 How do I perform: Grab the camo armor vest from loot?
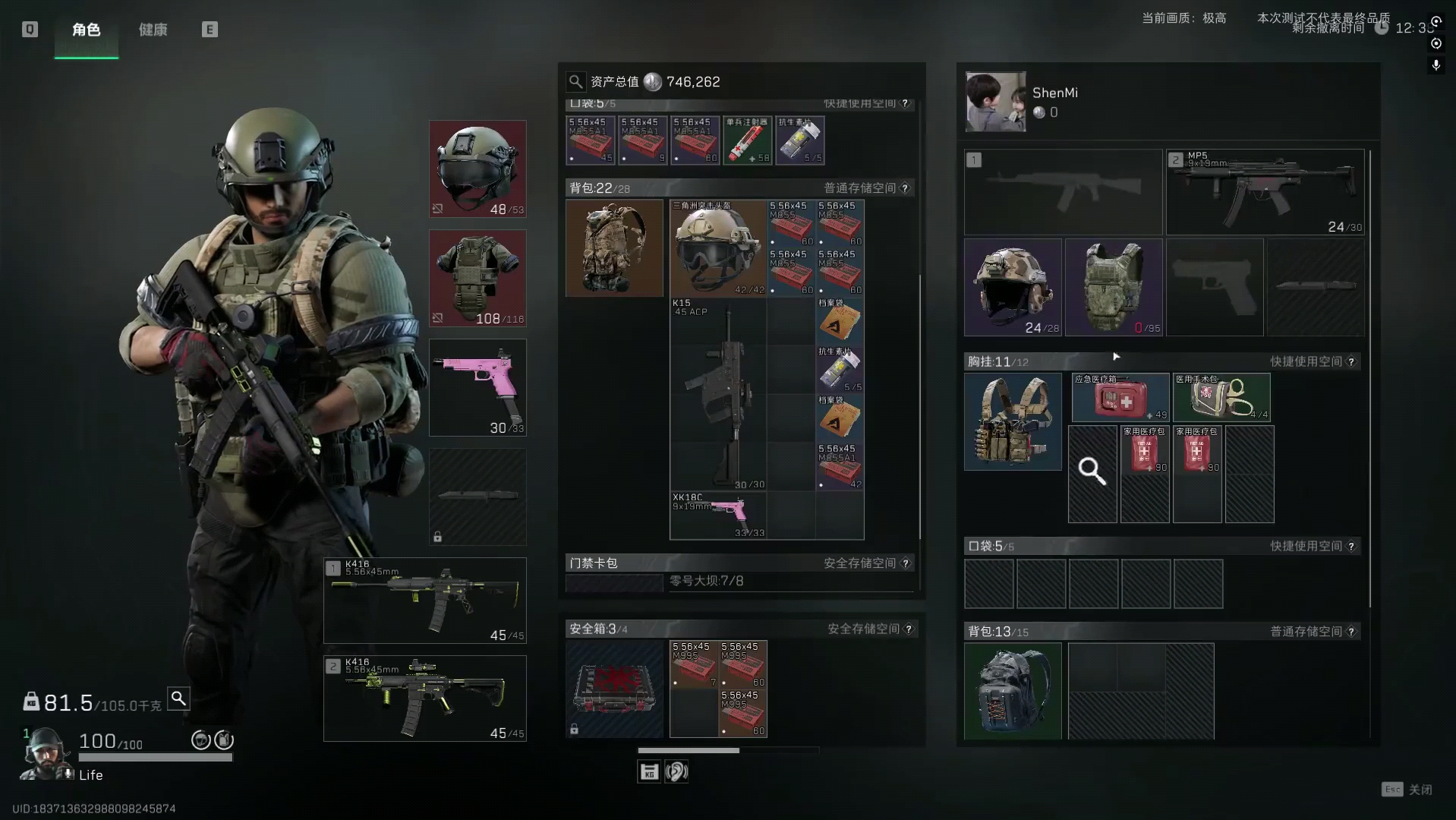(1114, 288)
